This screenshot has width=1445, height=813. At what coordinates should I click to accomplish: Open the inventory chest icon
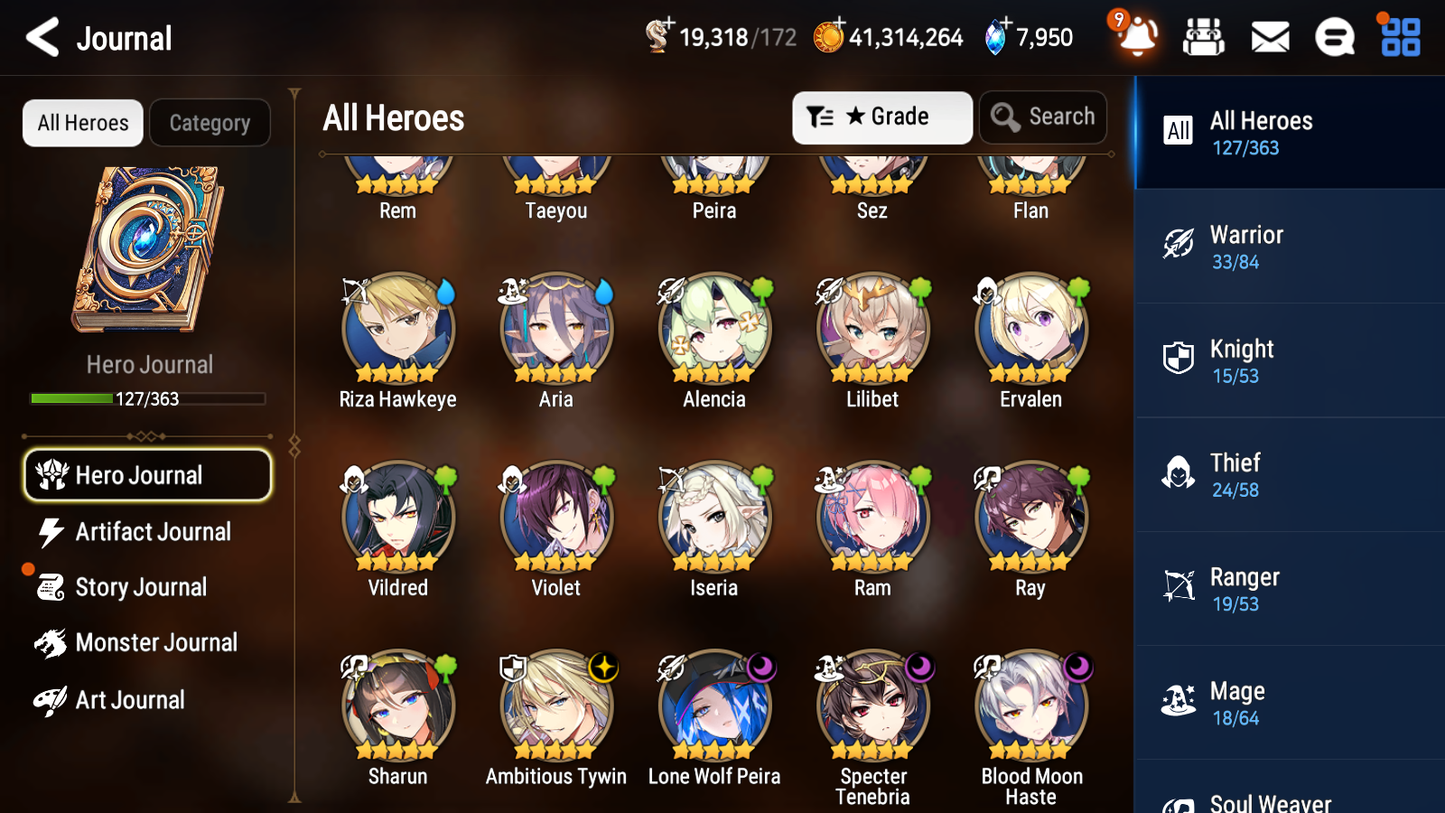click(1203, 36)
